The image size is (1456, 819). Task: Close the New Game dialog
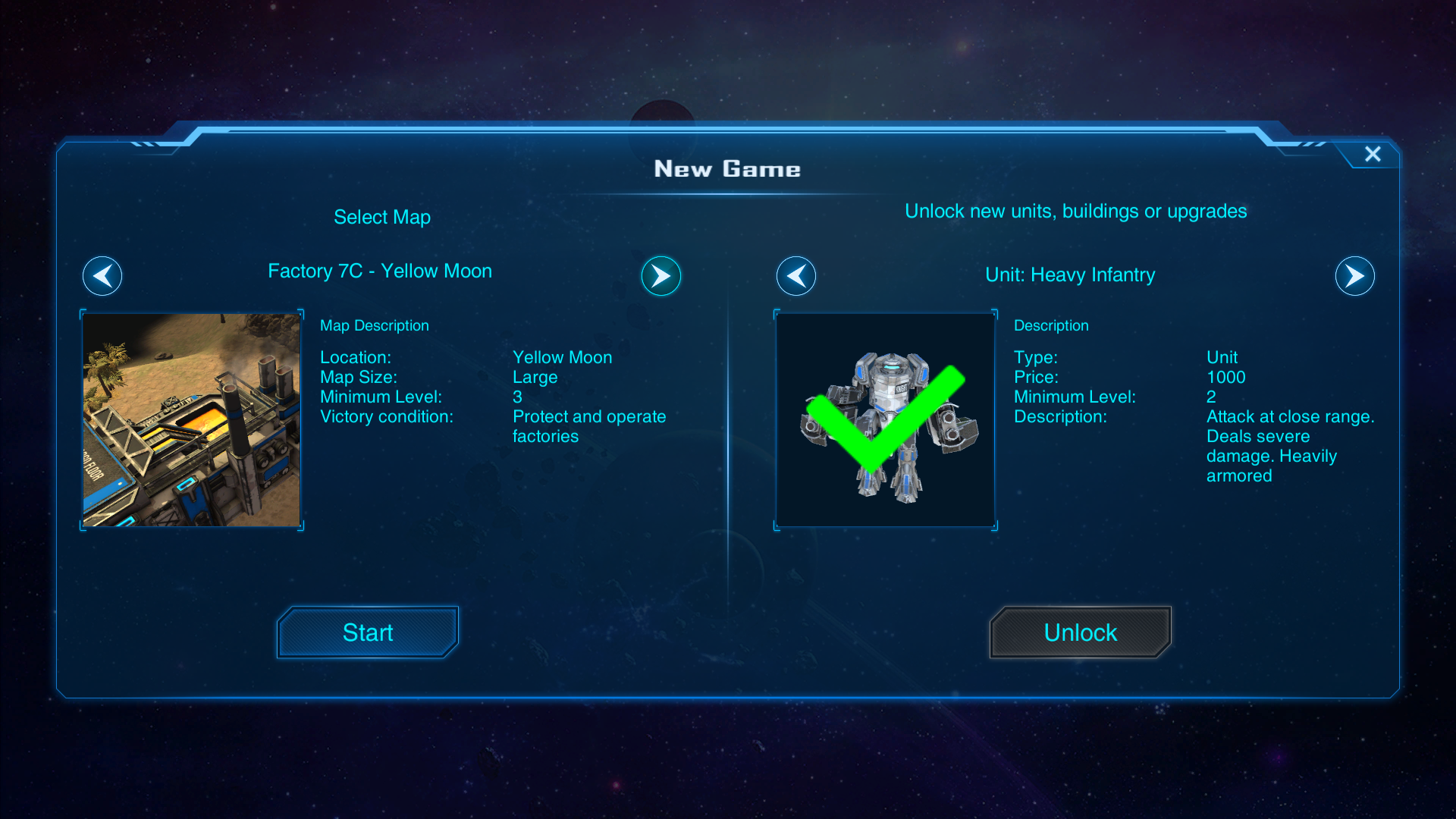[1373, 154]
